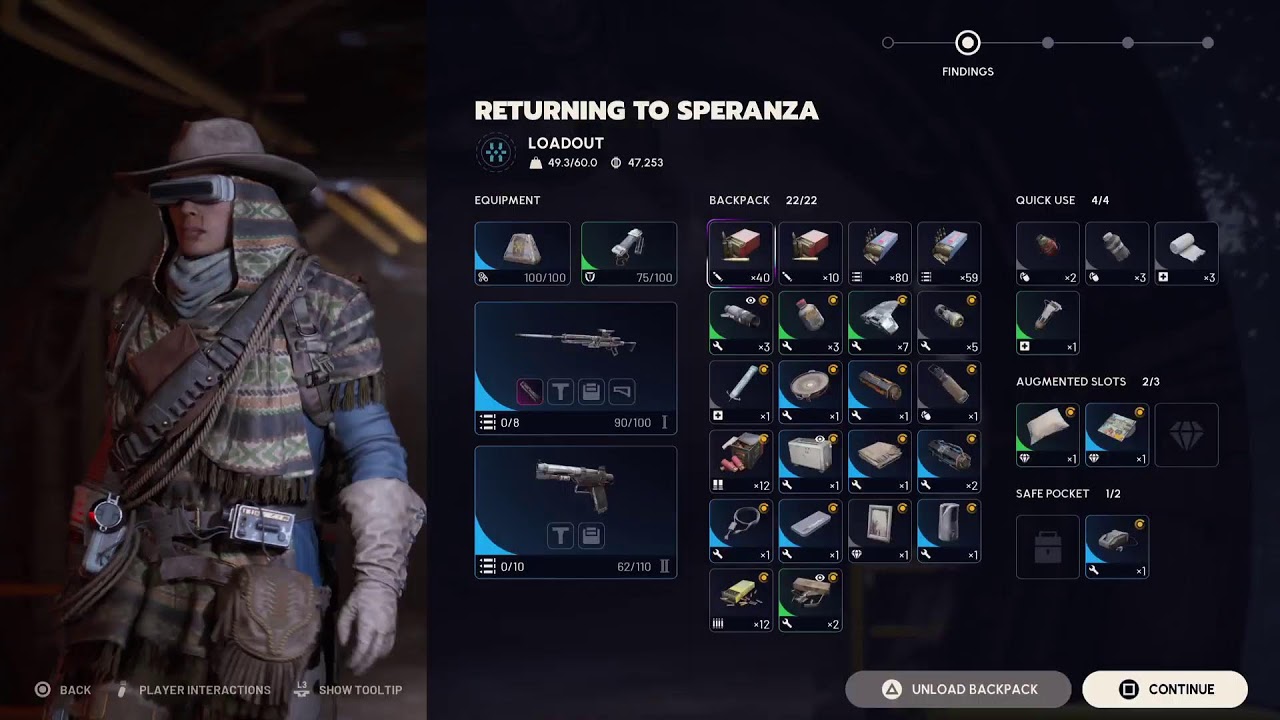Choose the augment equipment slot showing 100/100
The image size is (1280, 720).
click(x=522, y=254)
